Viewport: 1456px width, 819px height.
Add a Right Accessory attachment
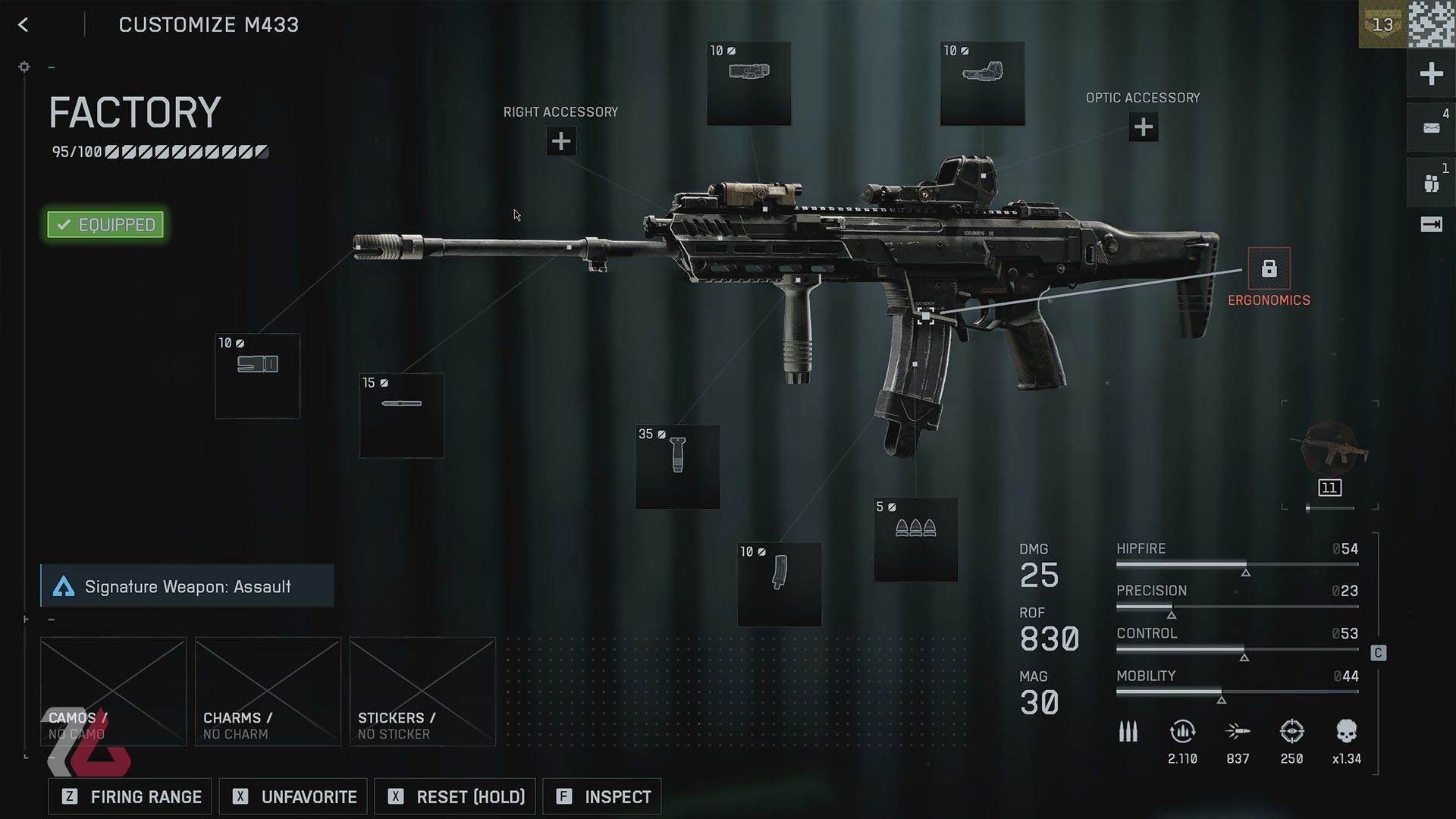(x=561, y=141)
